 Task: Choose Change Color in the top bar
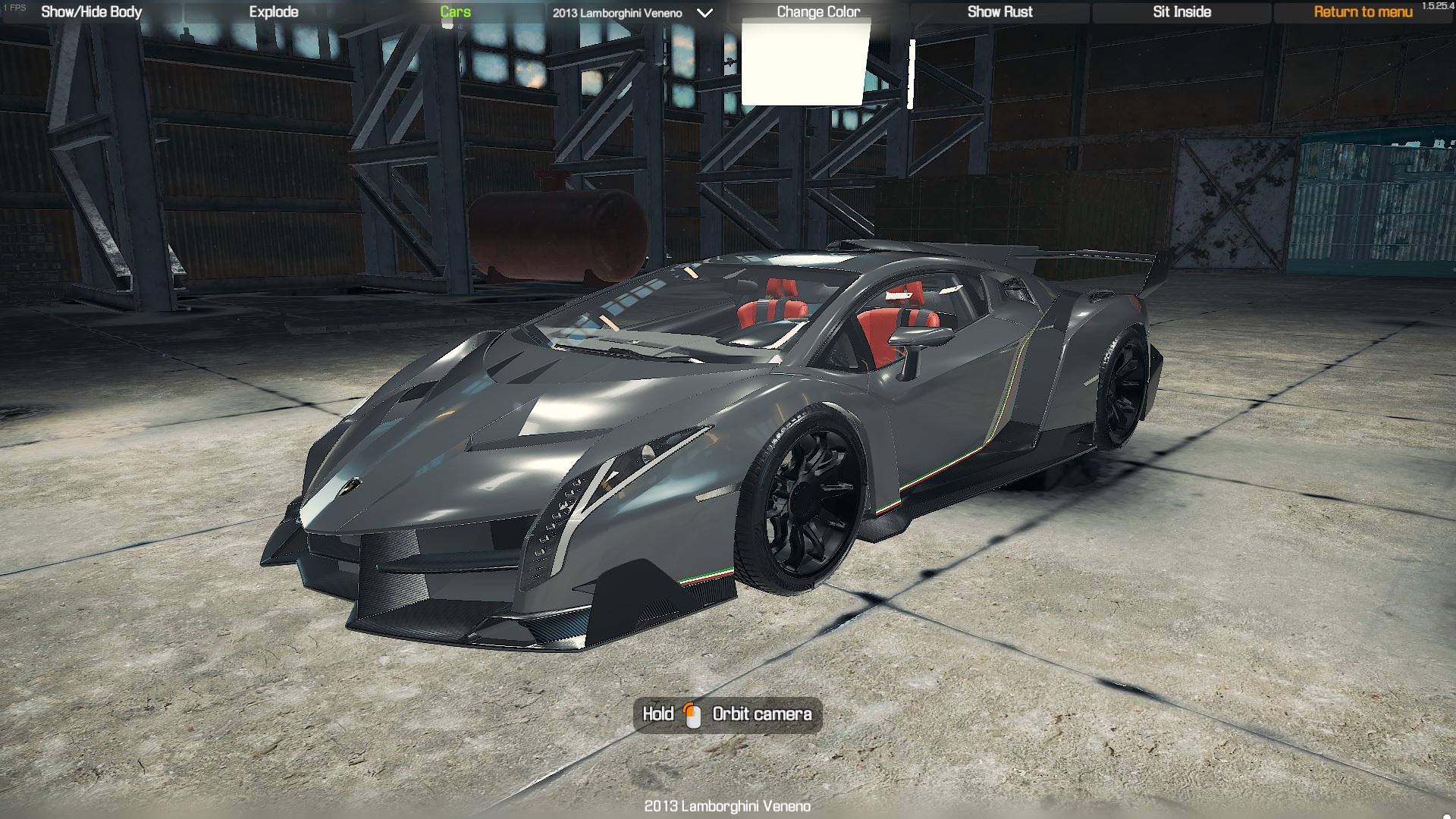point(818,12)
